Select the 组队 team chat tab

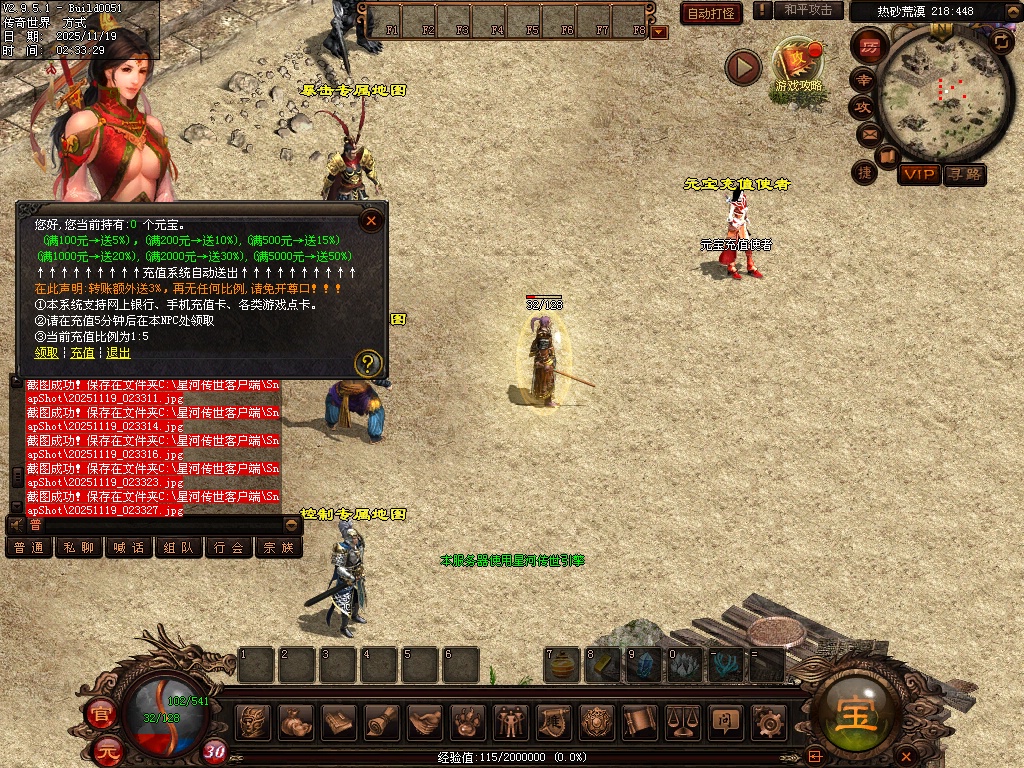(179, 548)
